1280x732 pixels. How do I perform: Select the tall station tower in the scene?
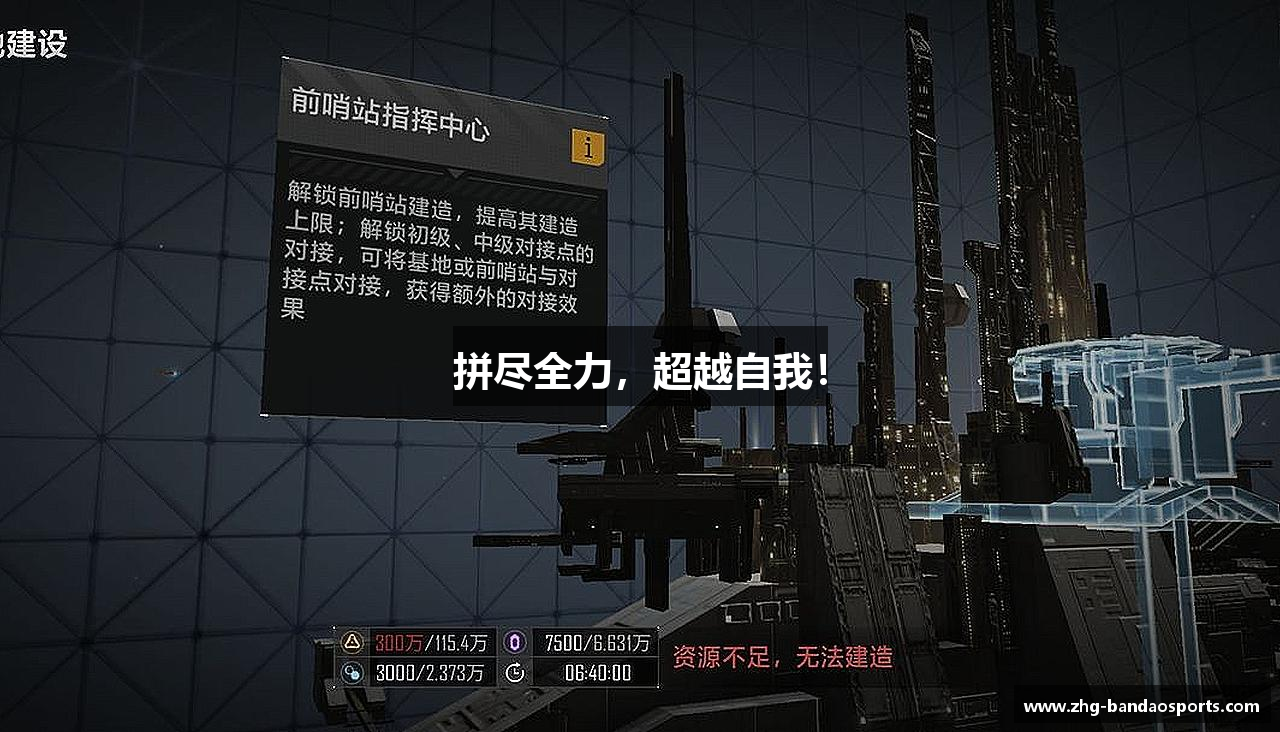pyautogui.click(x=920, y=200)
